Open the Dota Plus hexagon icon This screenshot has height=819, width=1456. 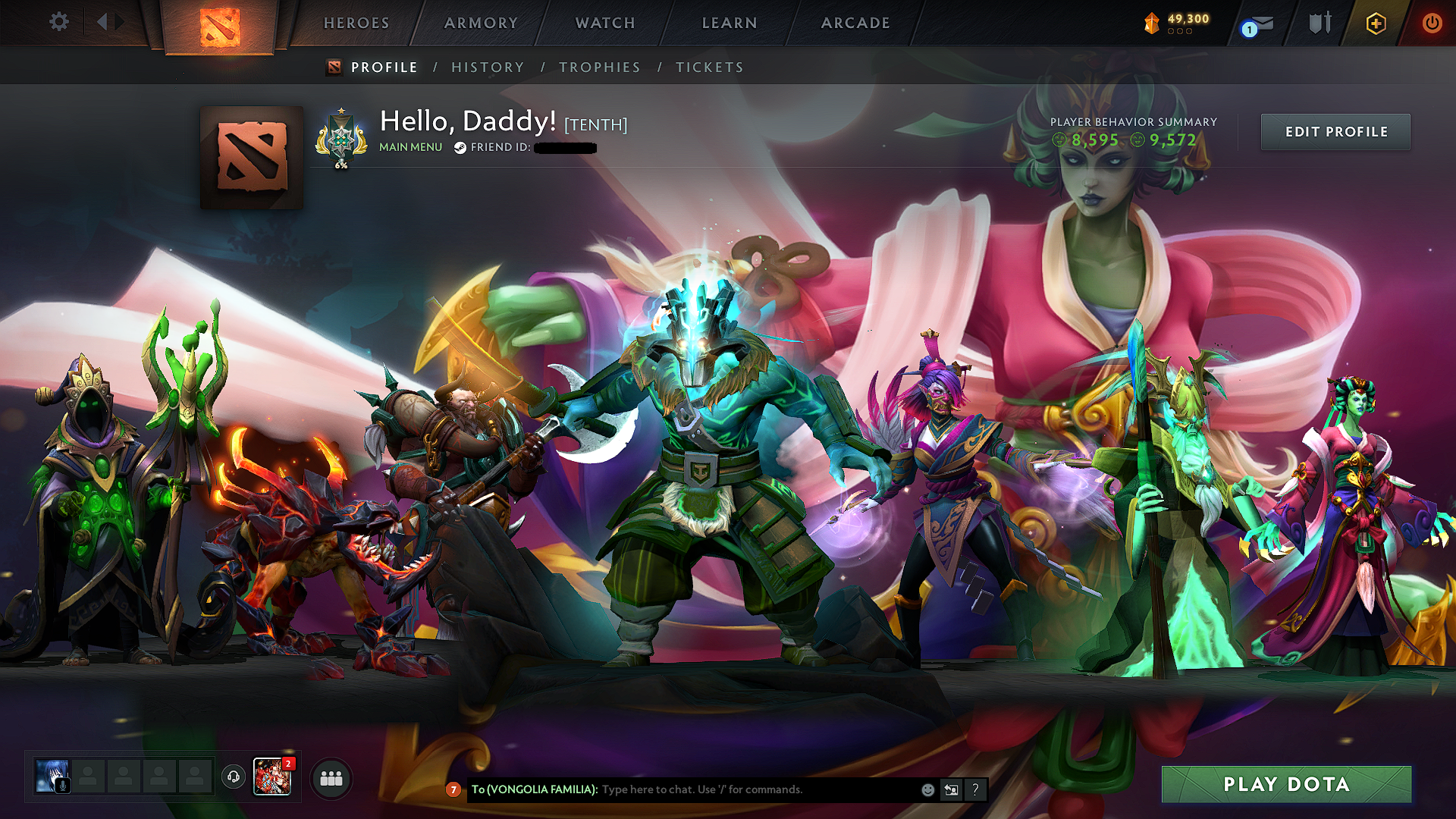point(1376,23)
